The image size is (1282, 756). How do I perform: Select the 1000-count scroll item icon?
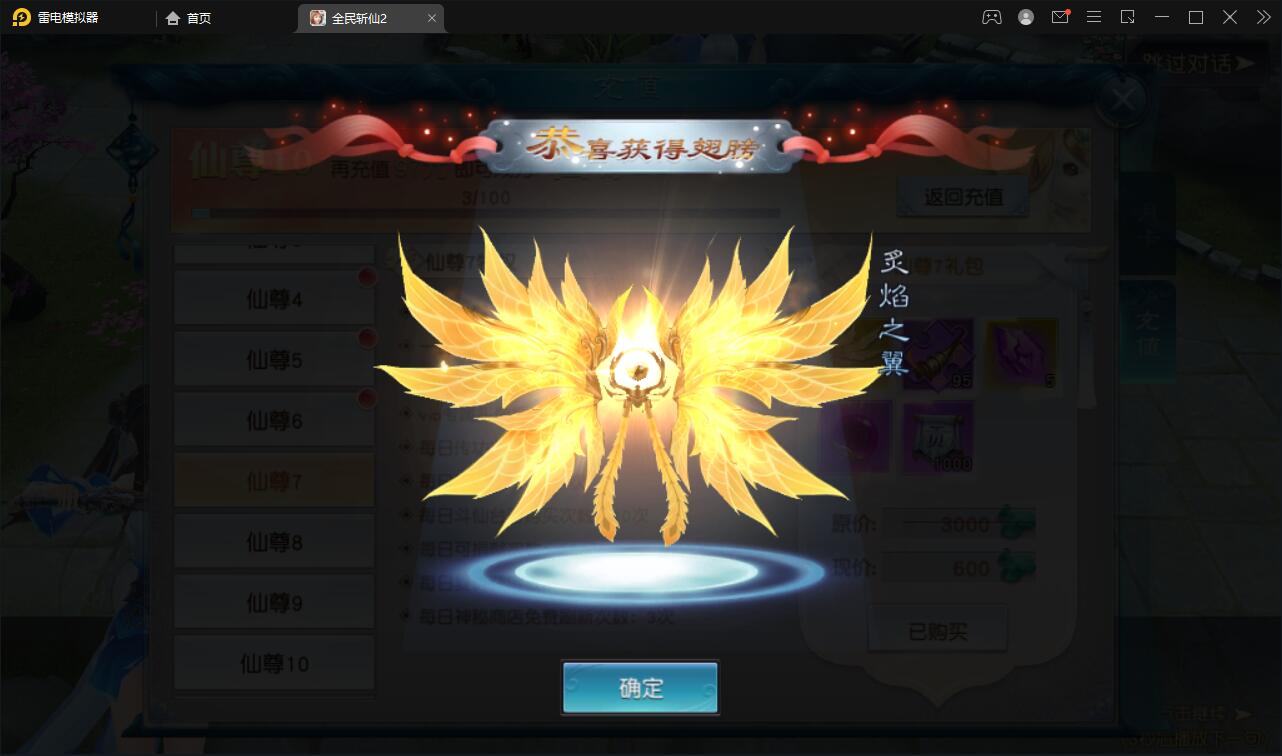pyautogui.click(x=940, y=437)
